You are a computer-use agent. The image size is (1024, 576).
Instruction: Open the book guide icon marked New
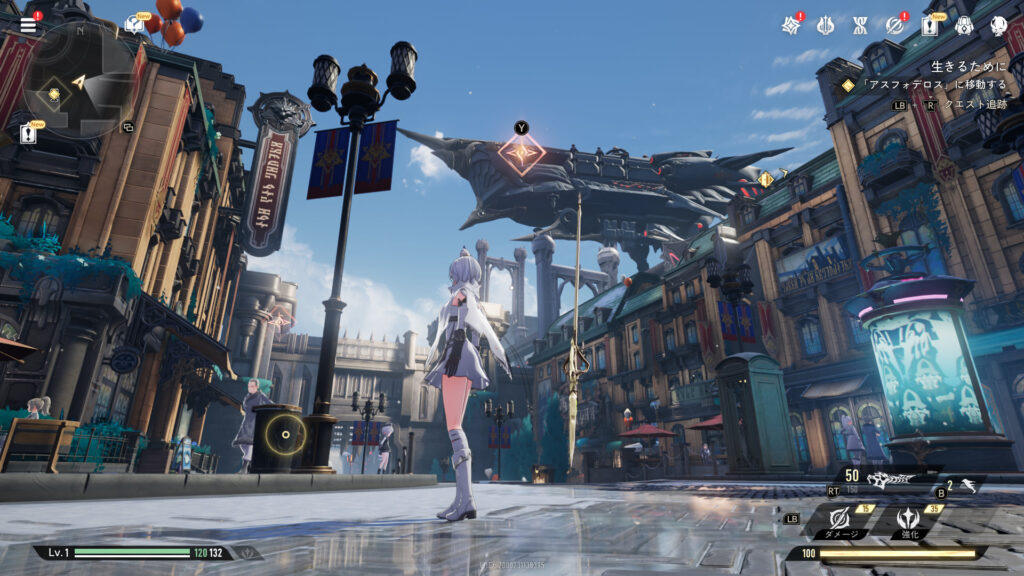pos(134,25)
